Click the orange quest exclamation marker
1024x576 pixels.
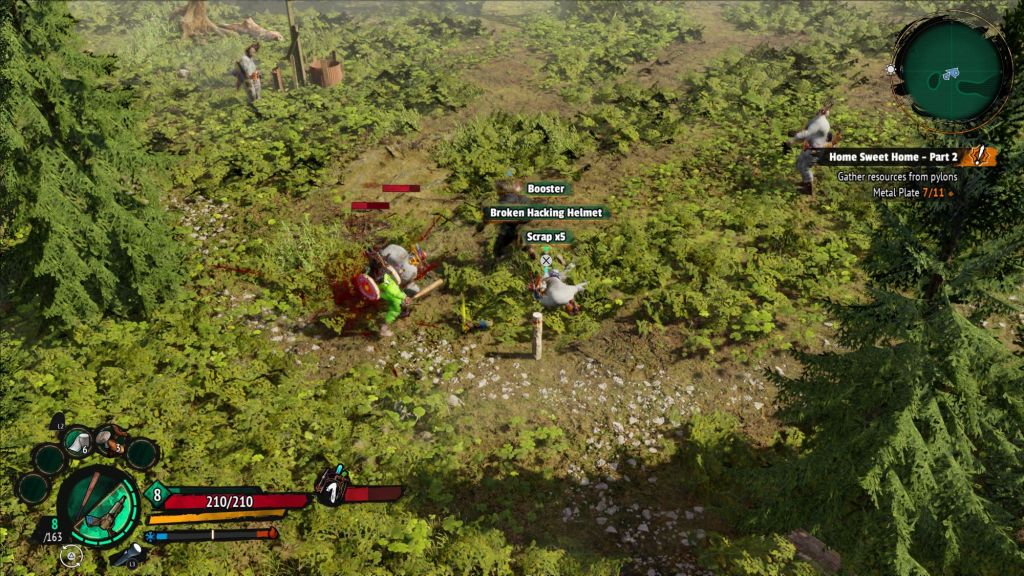[982, 156]
